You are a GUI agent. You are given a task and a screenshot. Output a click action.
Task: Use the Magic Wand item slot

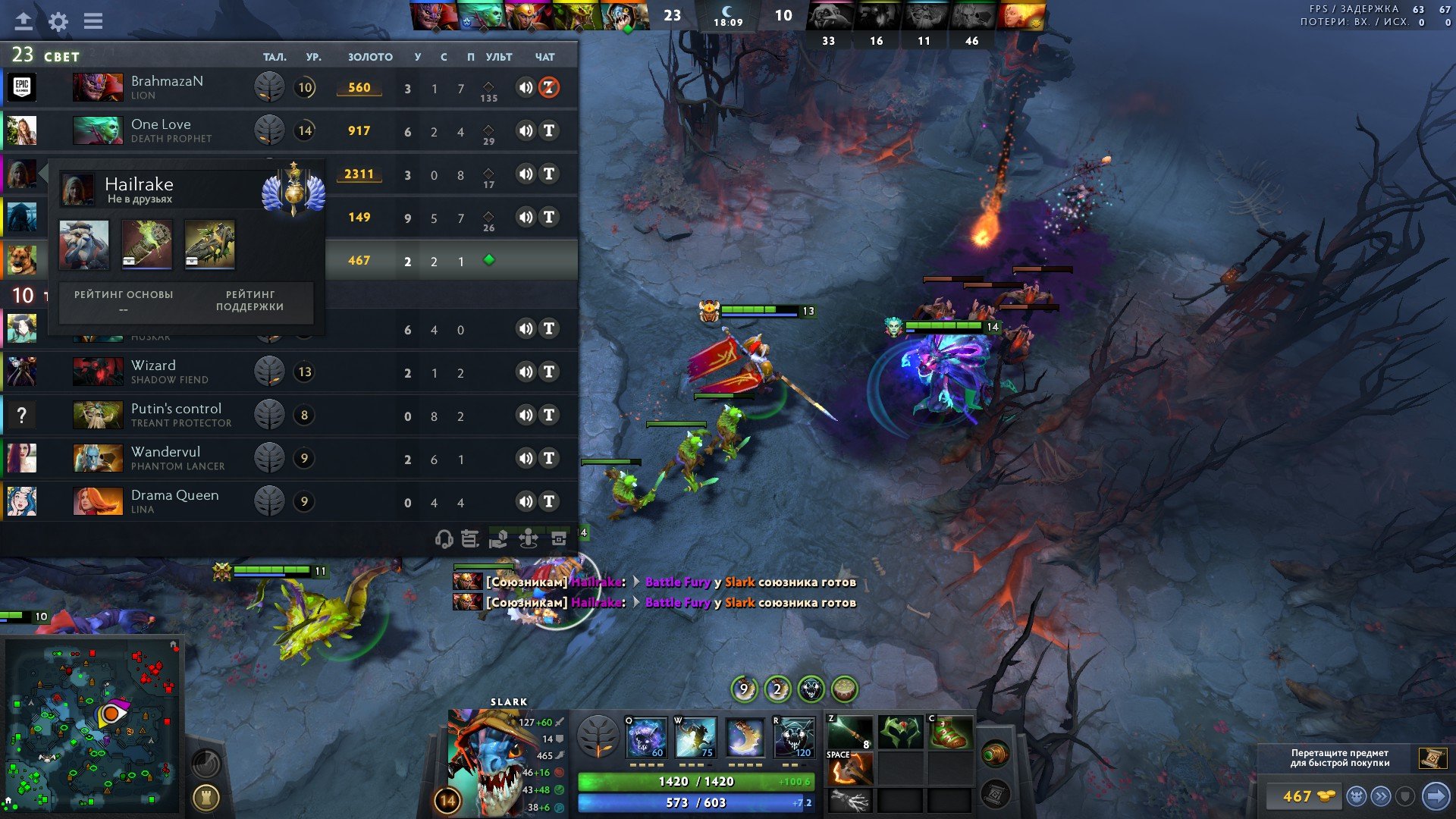click(x=849, y=733)
